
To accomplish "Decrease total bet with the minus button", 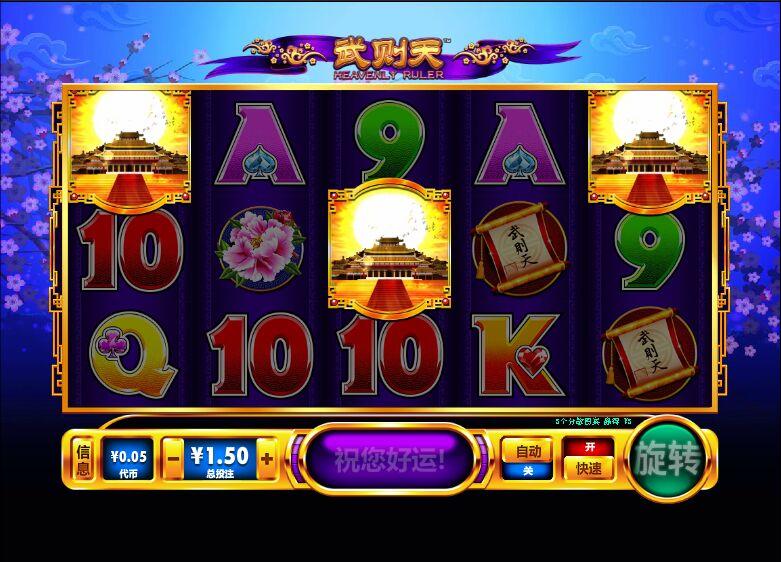I will pyautogui.click(x=172, y=459).
